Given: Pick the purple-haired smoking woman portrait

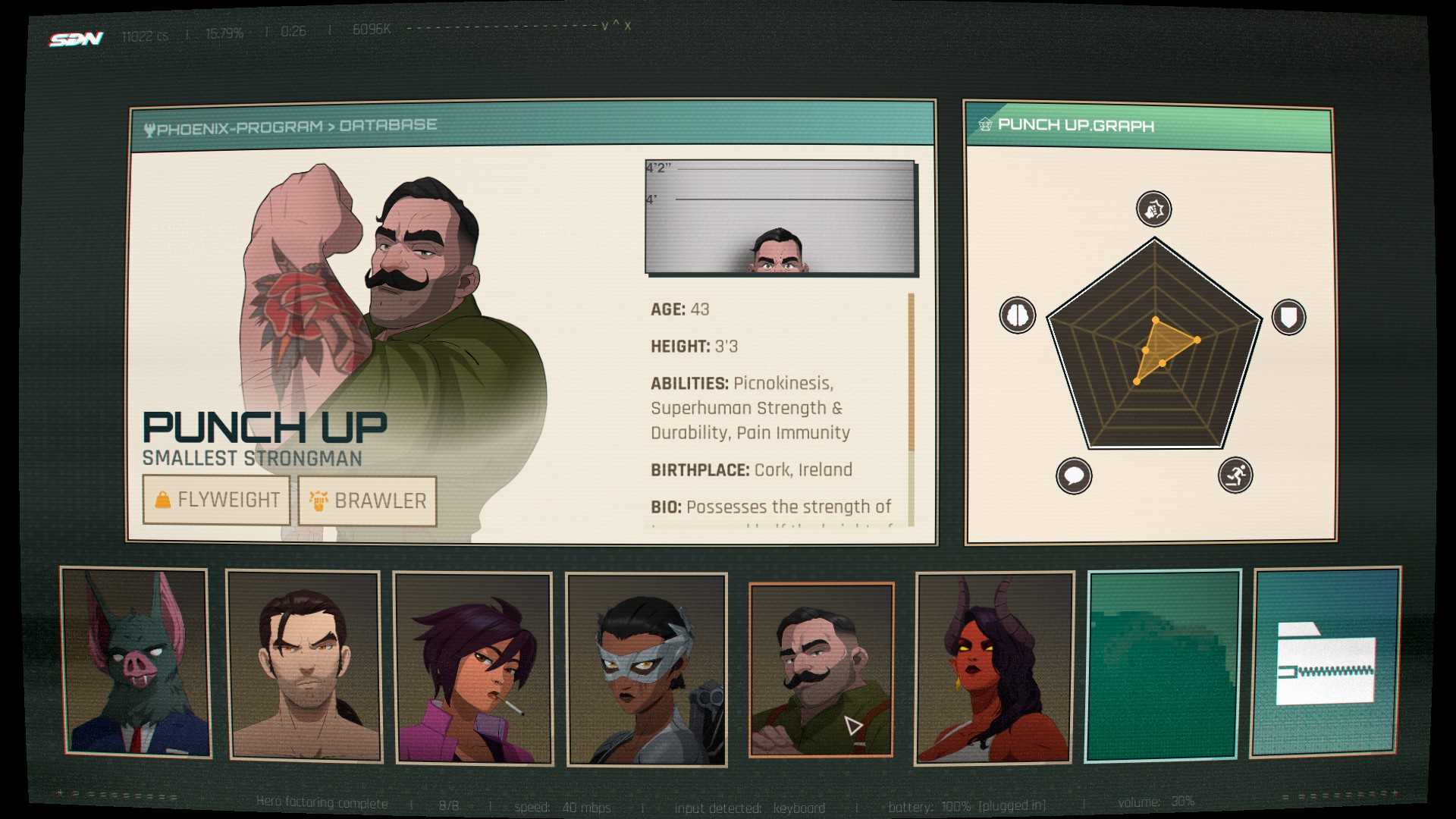Looking at the screenshot, I should click(x=472, y=667).
